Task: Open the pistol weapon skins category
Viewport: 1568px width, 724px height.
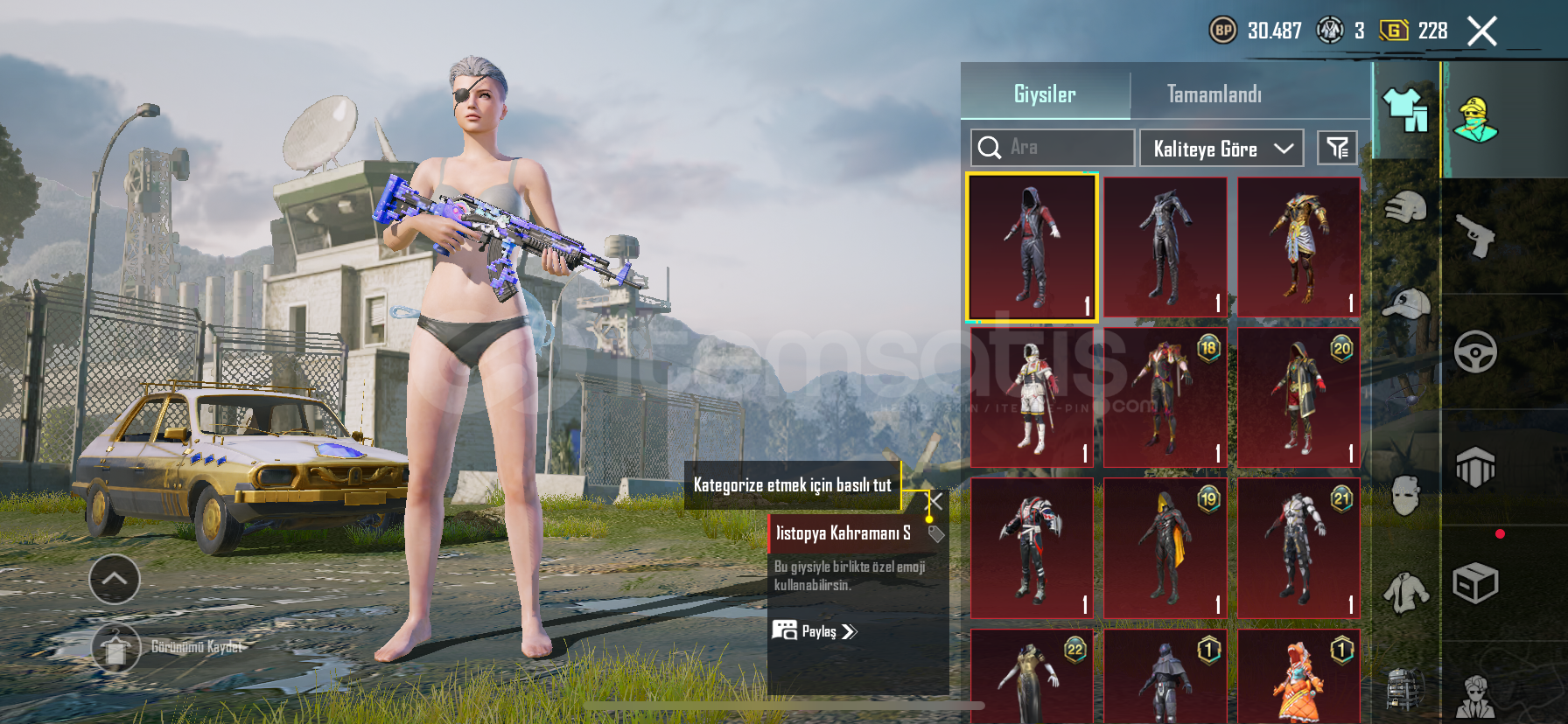Action: pos(1475,236)
